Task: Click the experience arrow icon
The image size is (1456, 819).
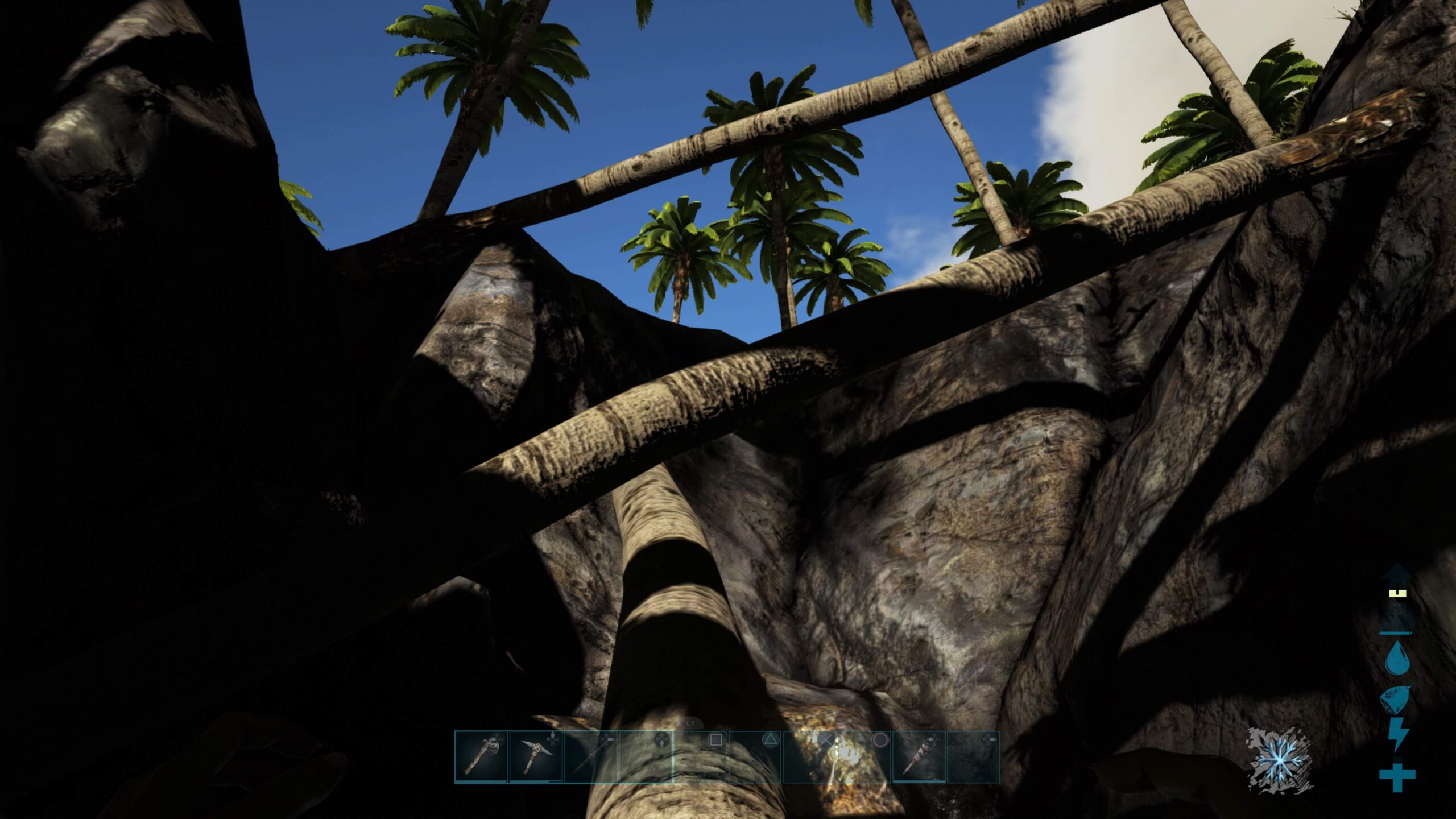Action: pos(1397,604)
